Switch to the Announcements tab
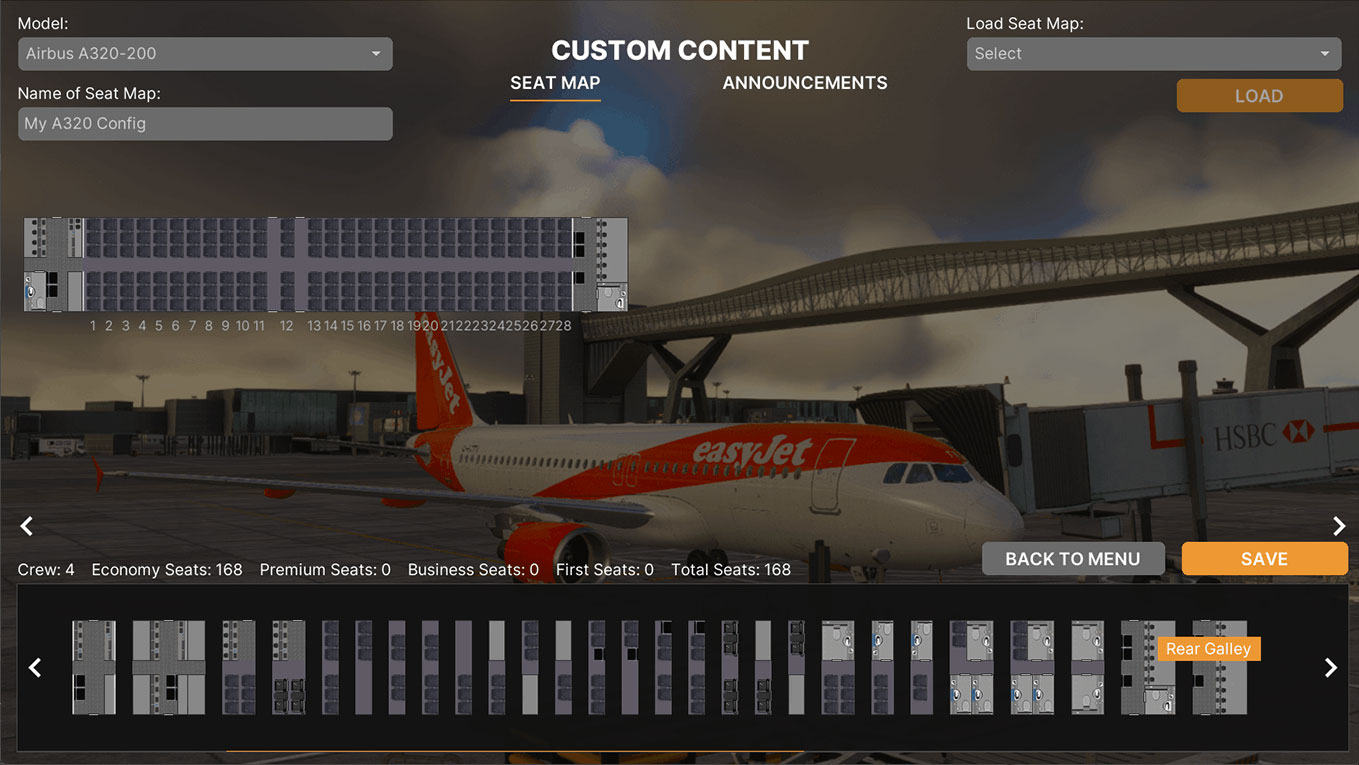 coord(805,83)
